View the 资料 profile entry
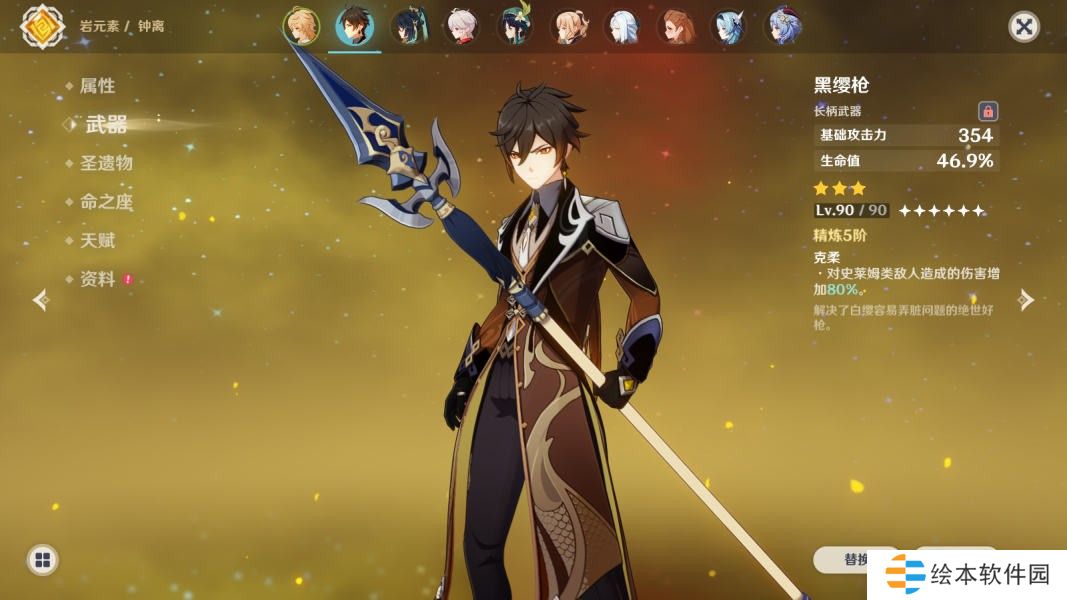 [x=97, y=280]
